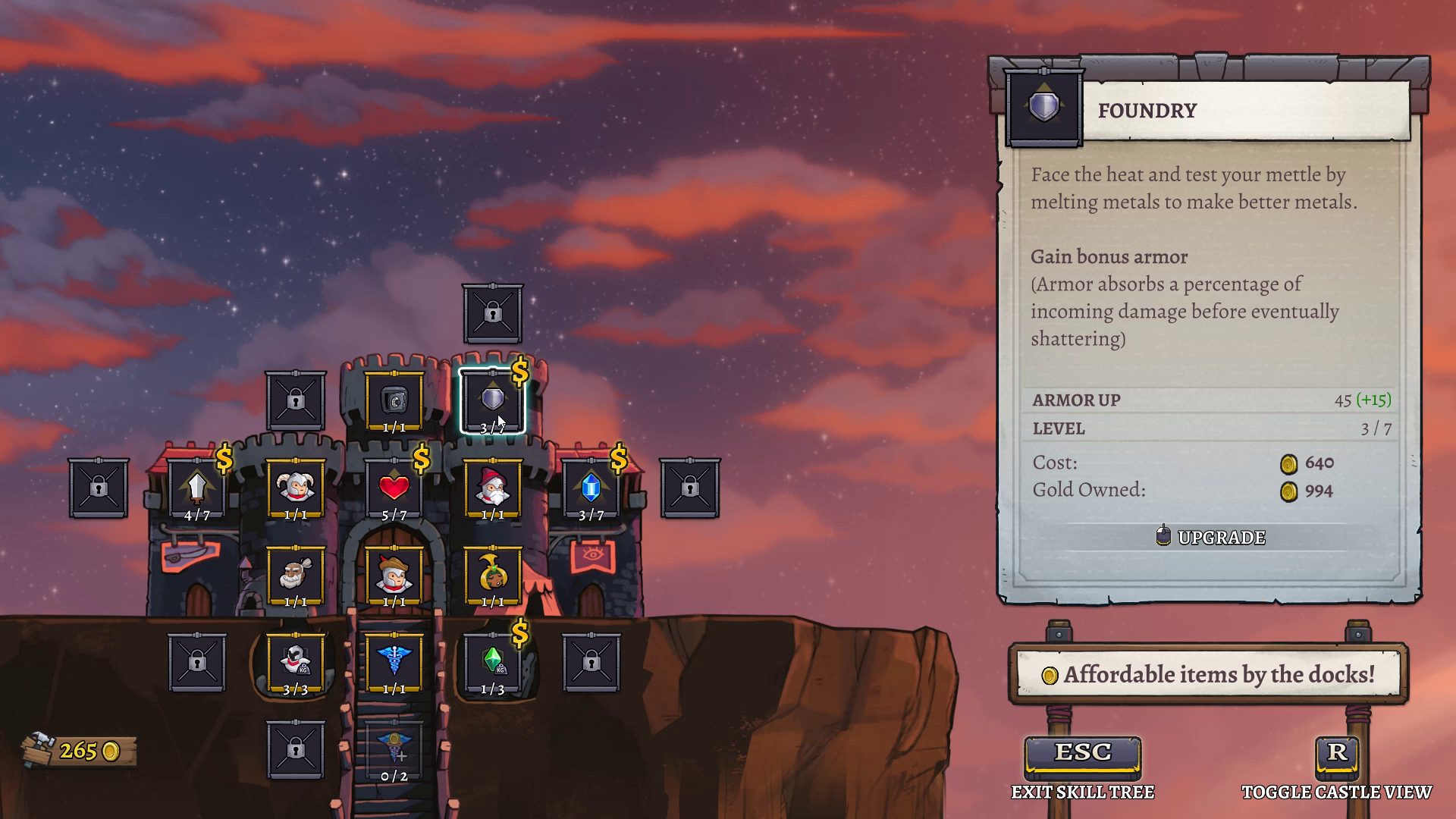The image size is (1456, 819).
Task: Choose the yellow-hat enchantress node
Action: coord(492,576)
